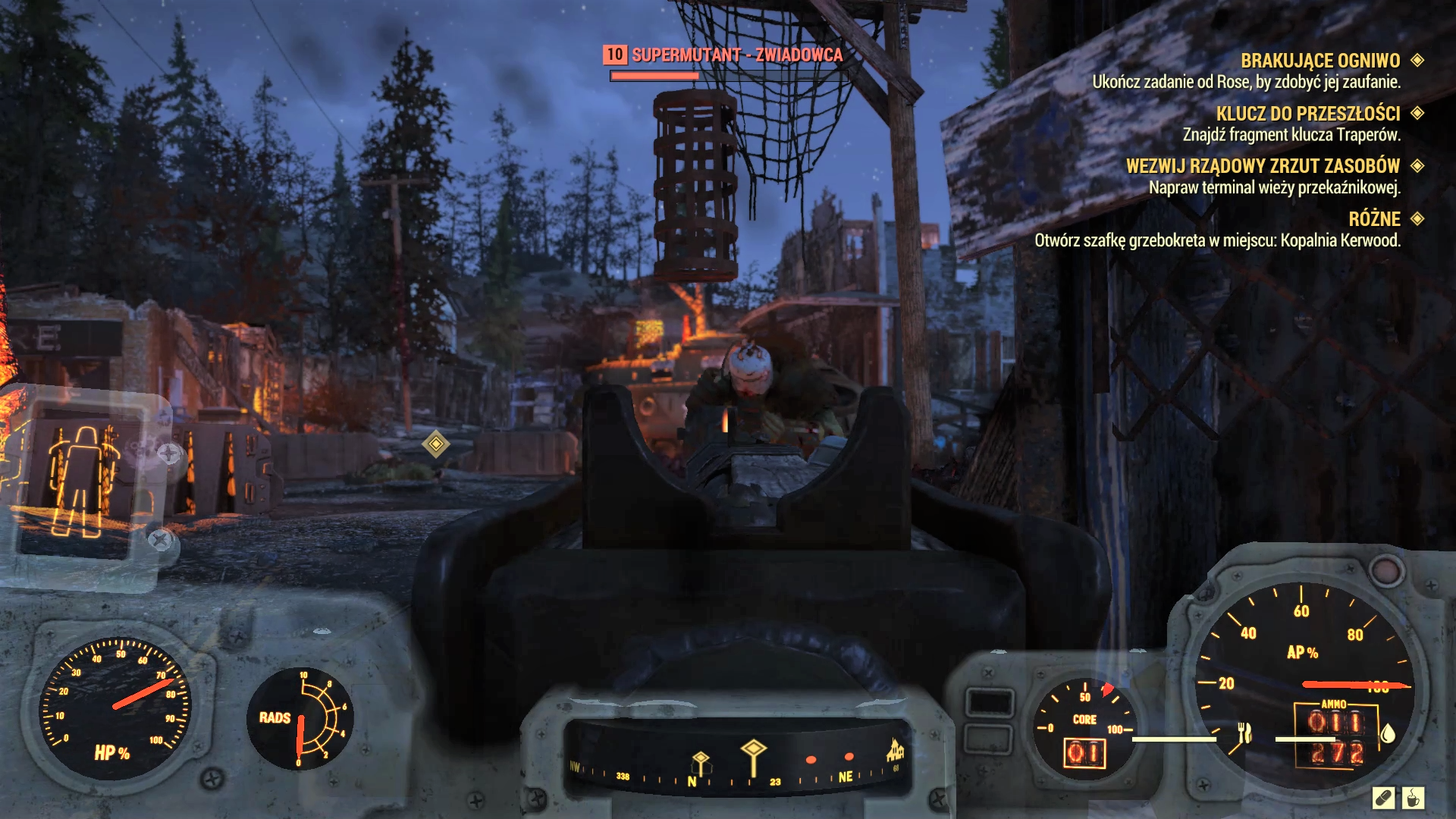Toggle tracking for the RÓŻNE entry
Viewport: 1456px width, 819px height.
pyautogui.click(x=1416, y=220)
